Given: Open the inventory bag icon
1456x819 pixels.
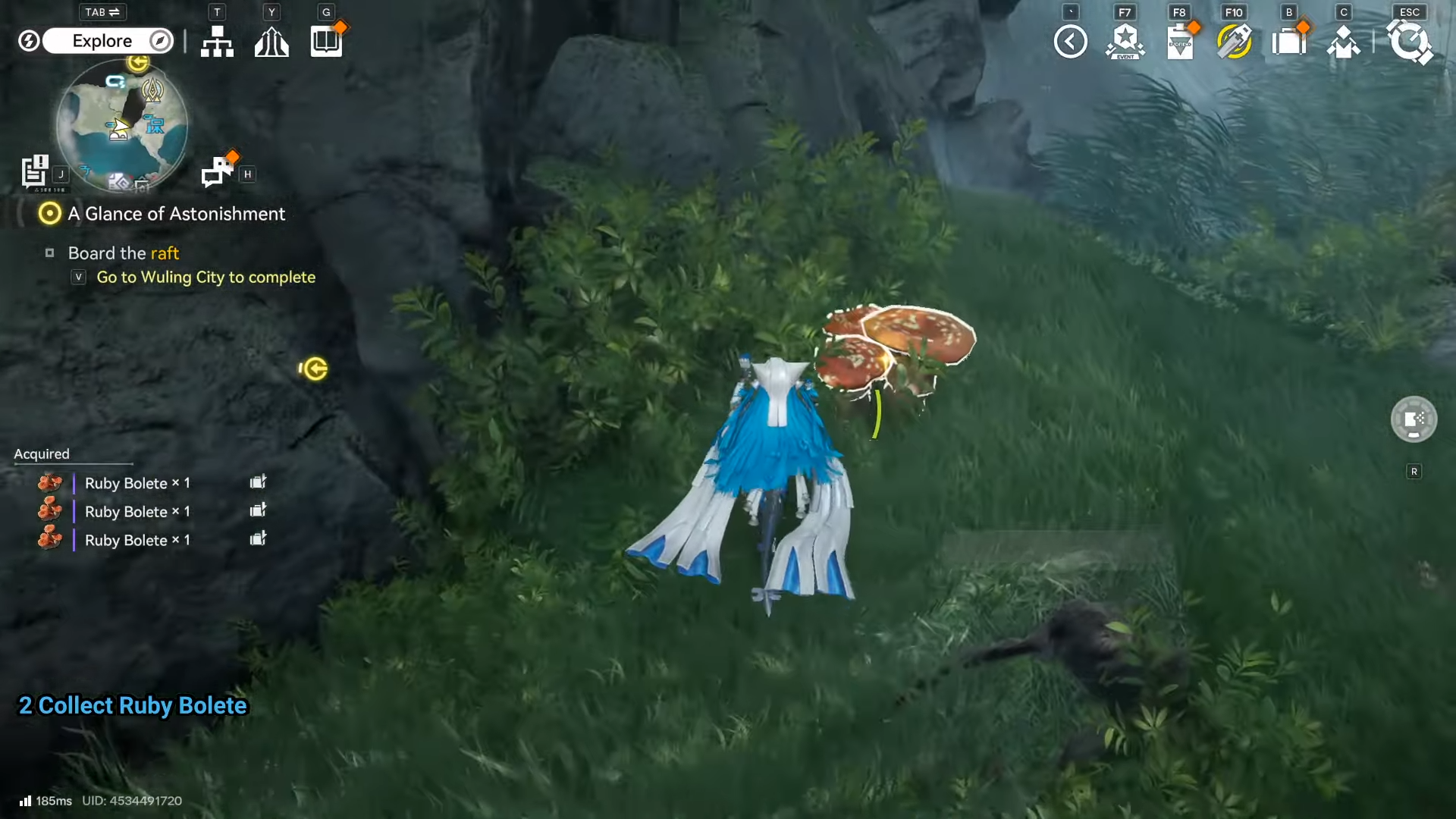Looking at the screenshot, I should pos(1289,41).
